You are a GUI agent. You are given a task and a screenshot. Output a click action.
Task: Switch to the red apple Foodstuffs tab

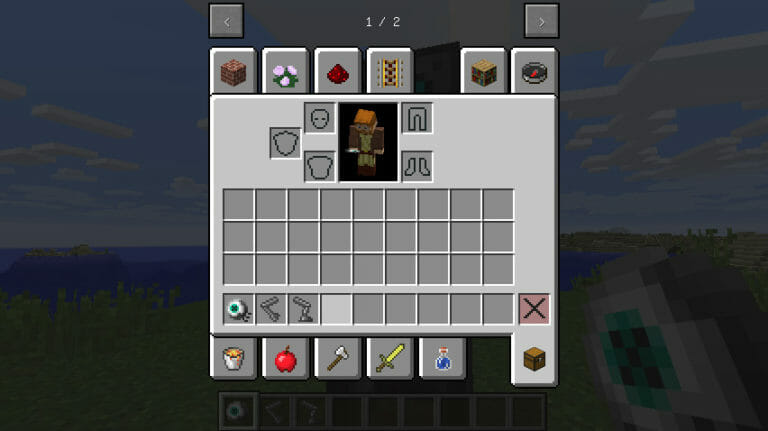[284, 357]
